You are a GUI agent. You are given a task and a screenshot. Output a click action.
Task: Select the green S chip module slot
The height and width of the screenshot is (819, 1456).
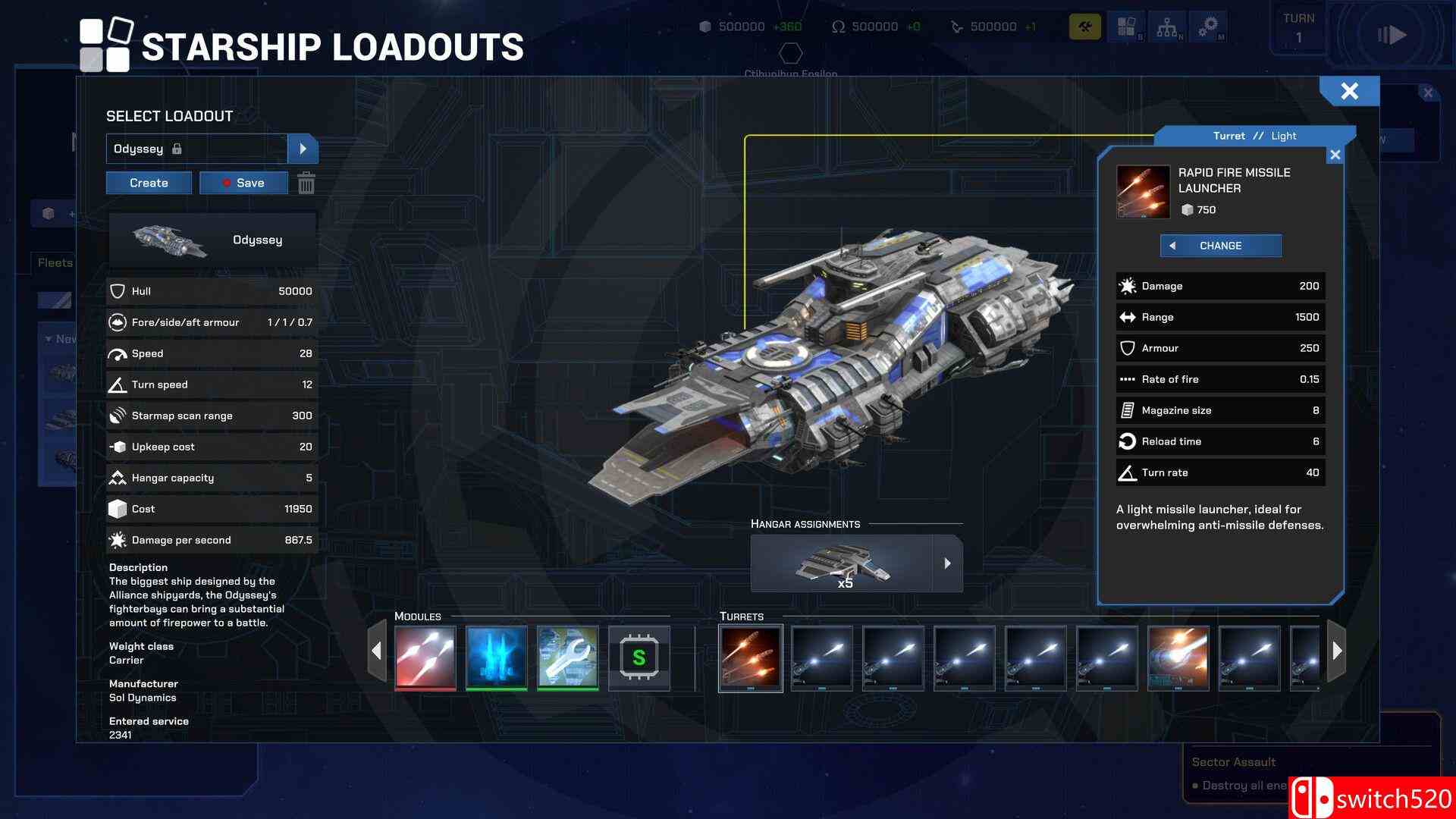point(639,657)
